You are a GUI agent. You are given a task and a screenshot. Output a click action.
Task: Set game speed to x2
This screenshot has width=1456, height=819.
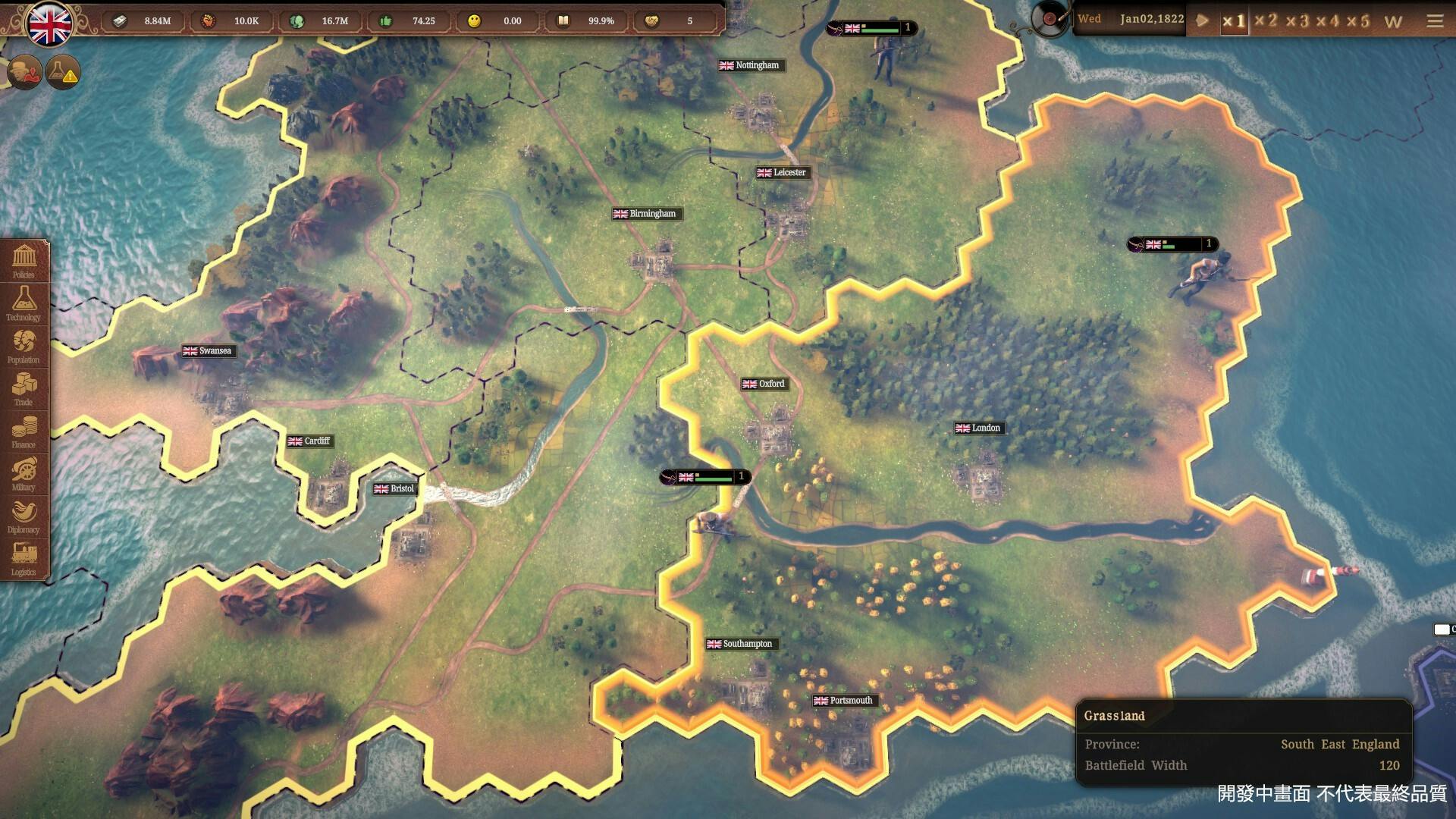1266,20
